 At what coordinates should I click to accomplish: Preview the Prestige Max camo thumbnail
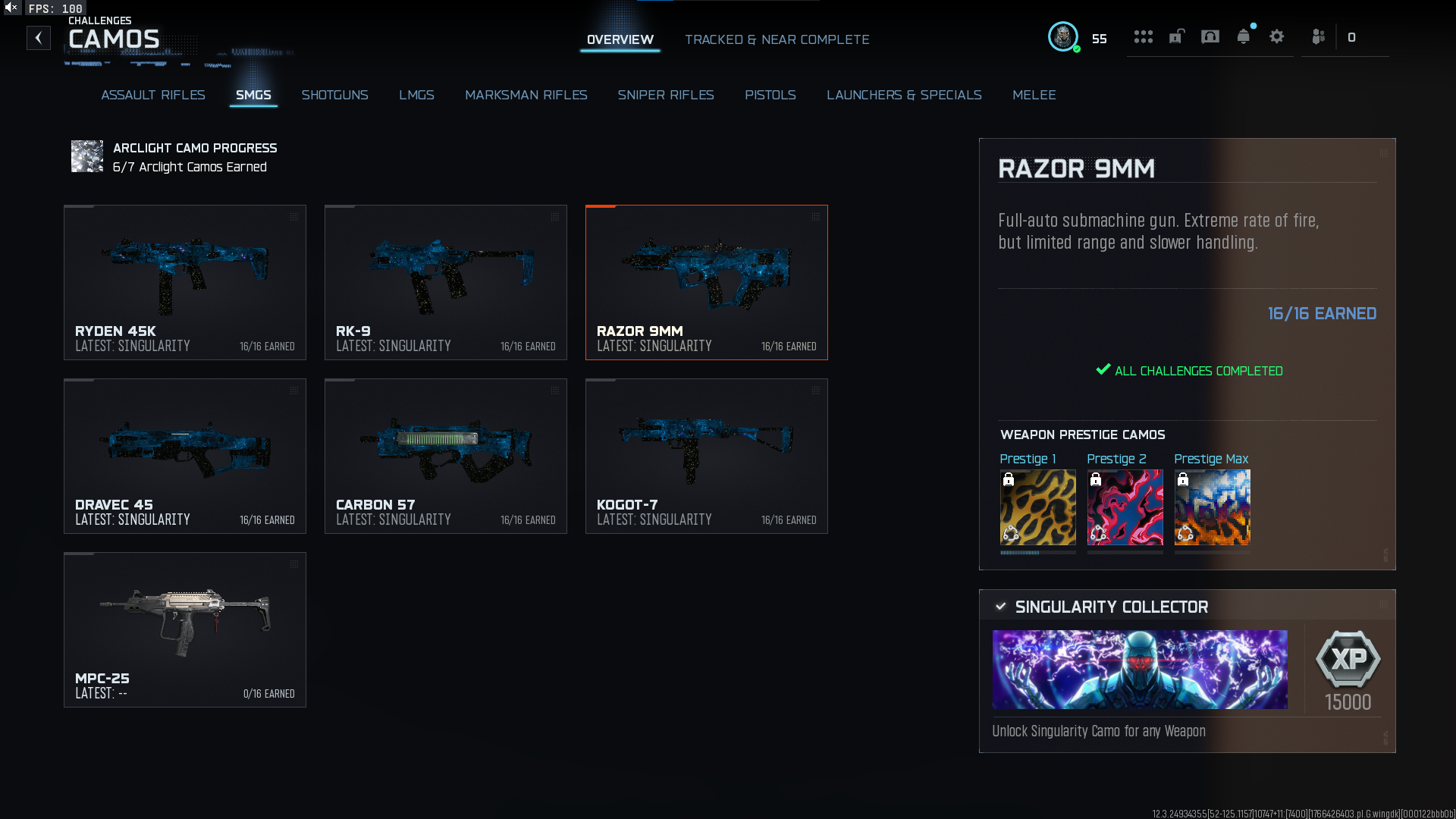1212,507
